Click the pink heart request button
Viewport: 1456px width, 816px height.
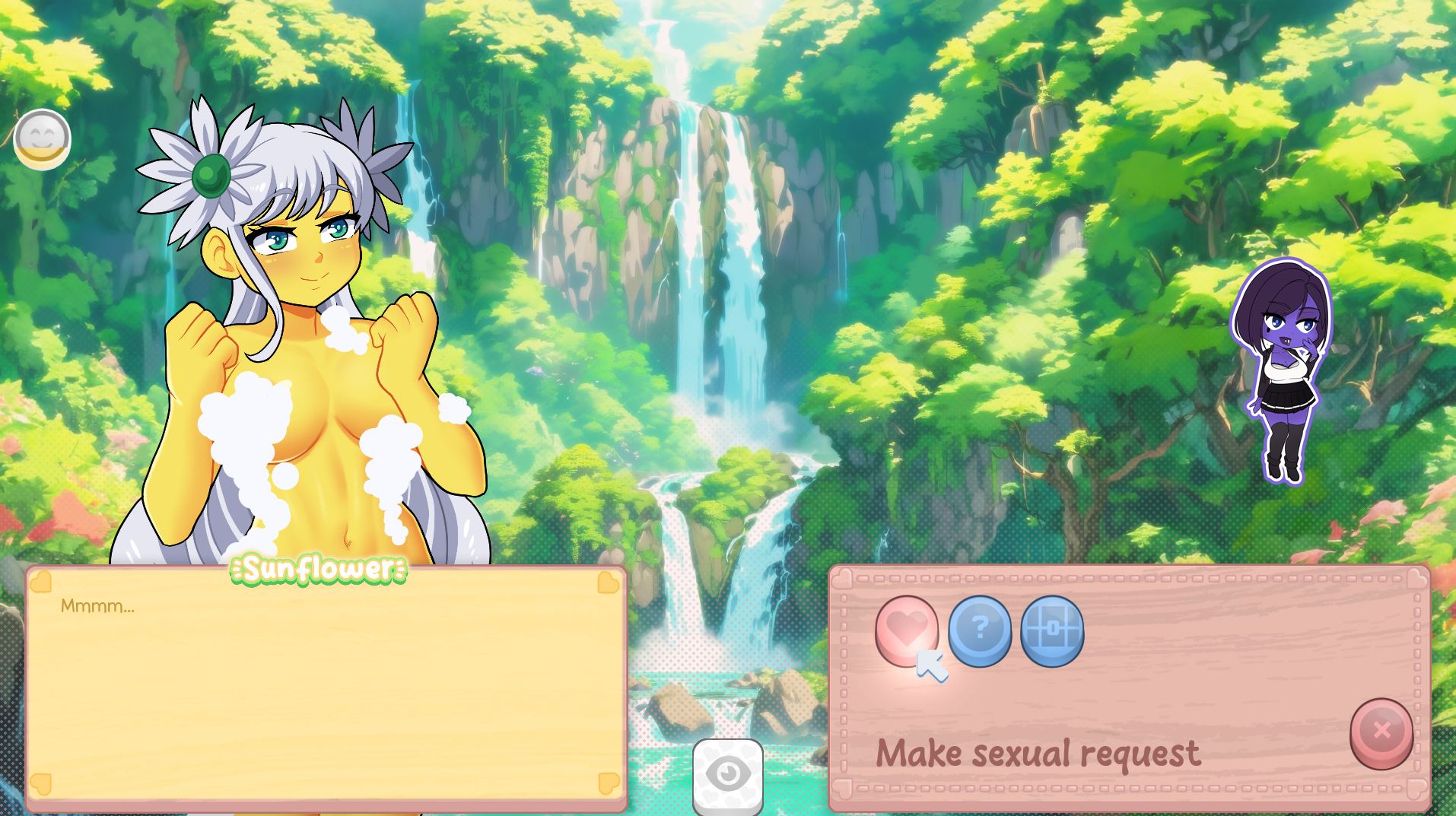[x=906, y=630]
